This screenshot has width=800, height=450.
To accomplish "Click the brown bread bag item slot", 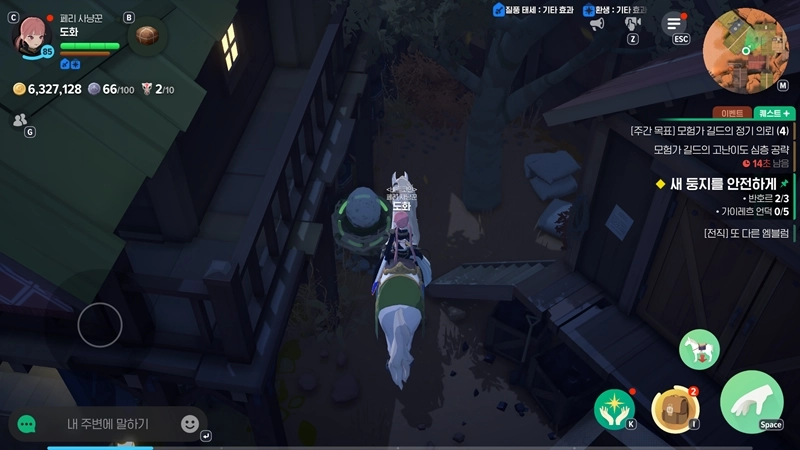I will pos(147,36).
